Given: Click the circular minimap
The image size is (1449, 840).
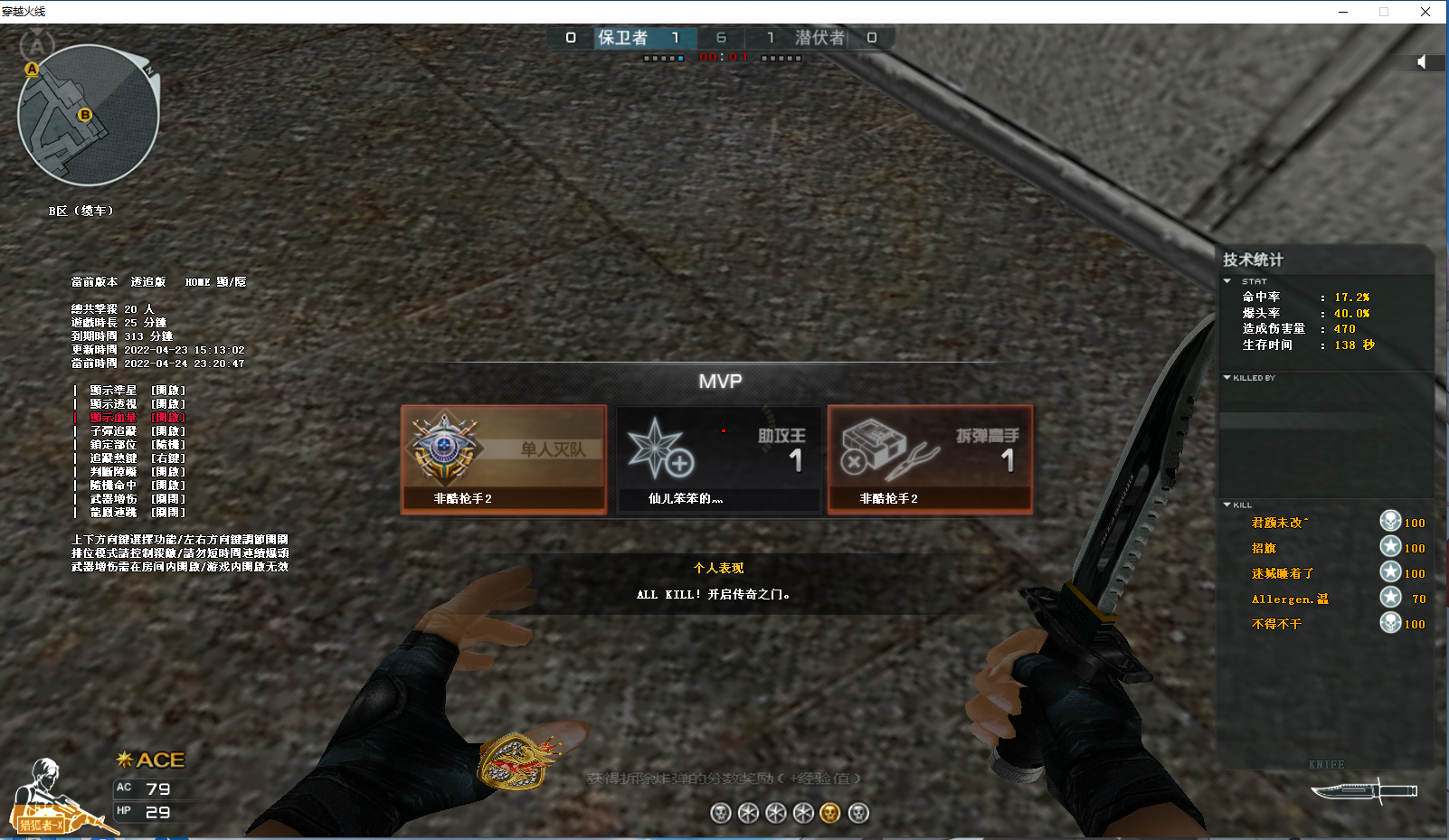Looking at the screenshot, I should coord(89,116).
